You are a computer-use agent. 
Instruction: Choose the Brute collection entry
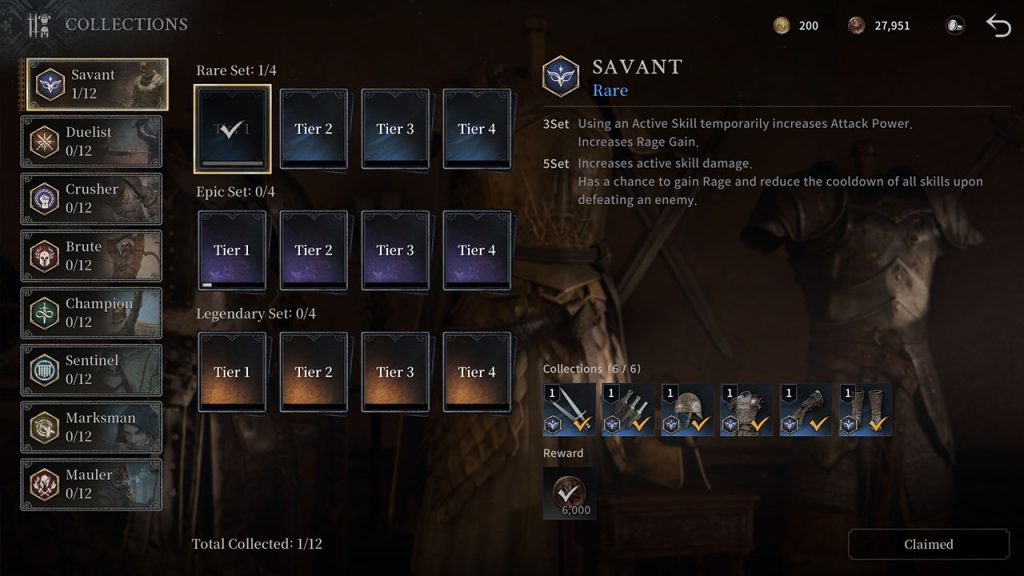pyautogui.click(x=92, y=255)
